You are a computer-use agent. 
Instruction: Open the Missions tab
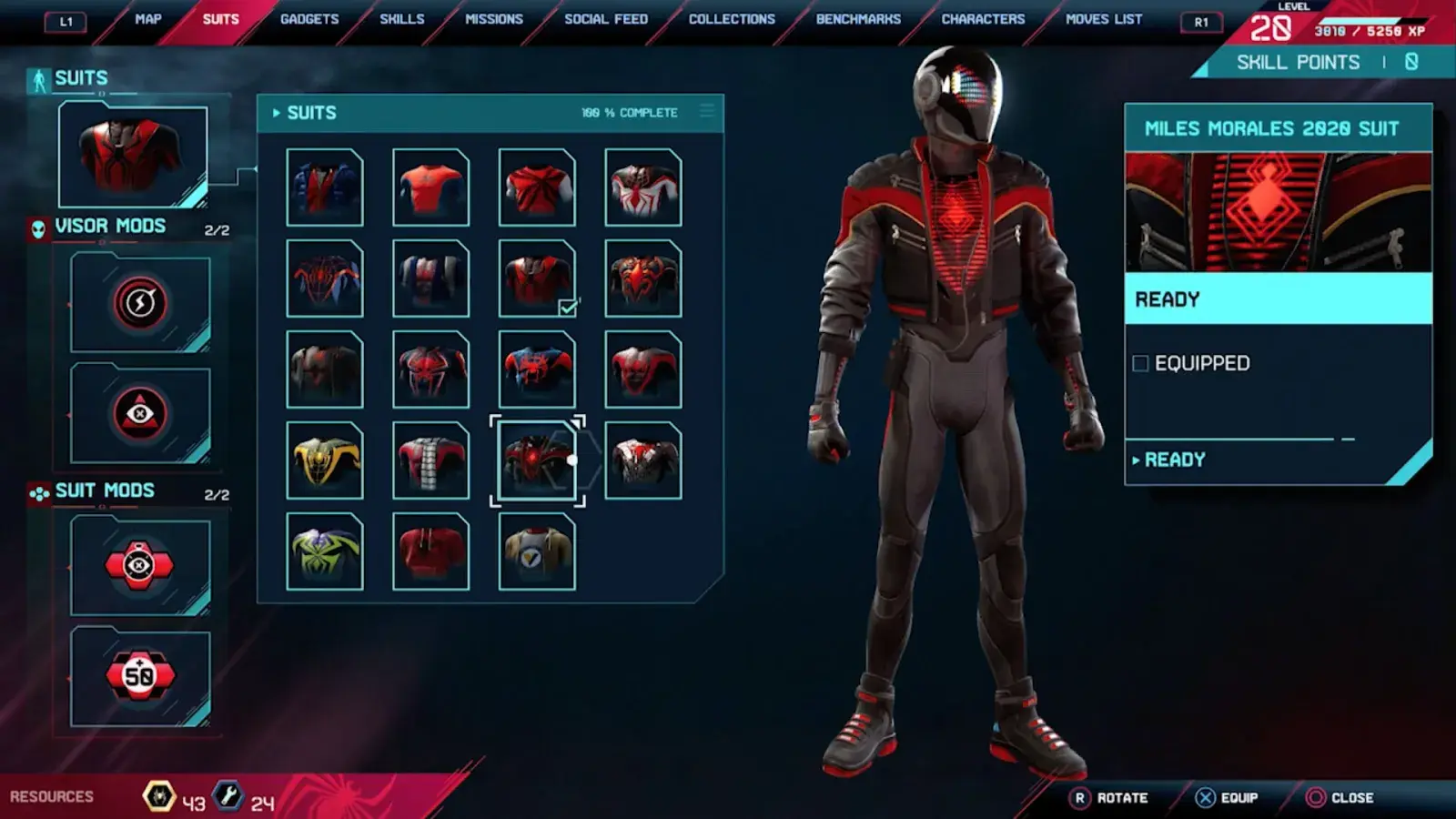[494, 19]
